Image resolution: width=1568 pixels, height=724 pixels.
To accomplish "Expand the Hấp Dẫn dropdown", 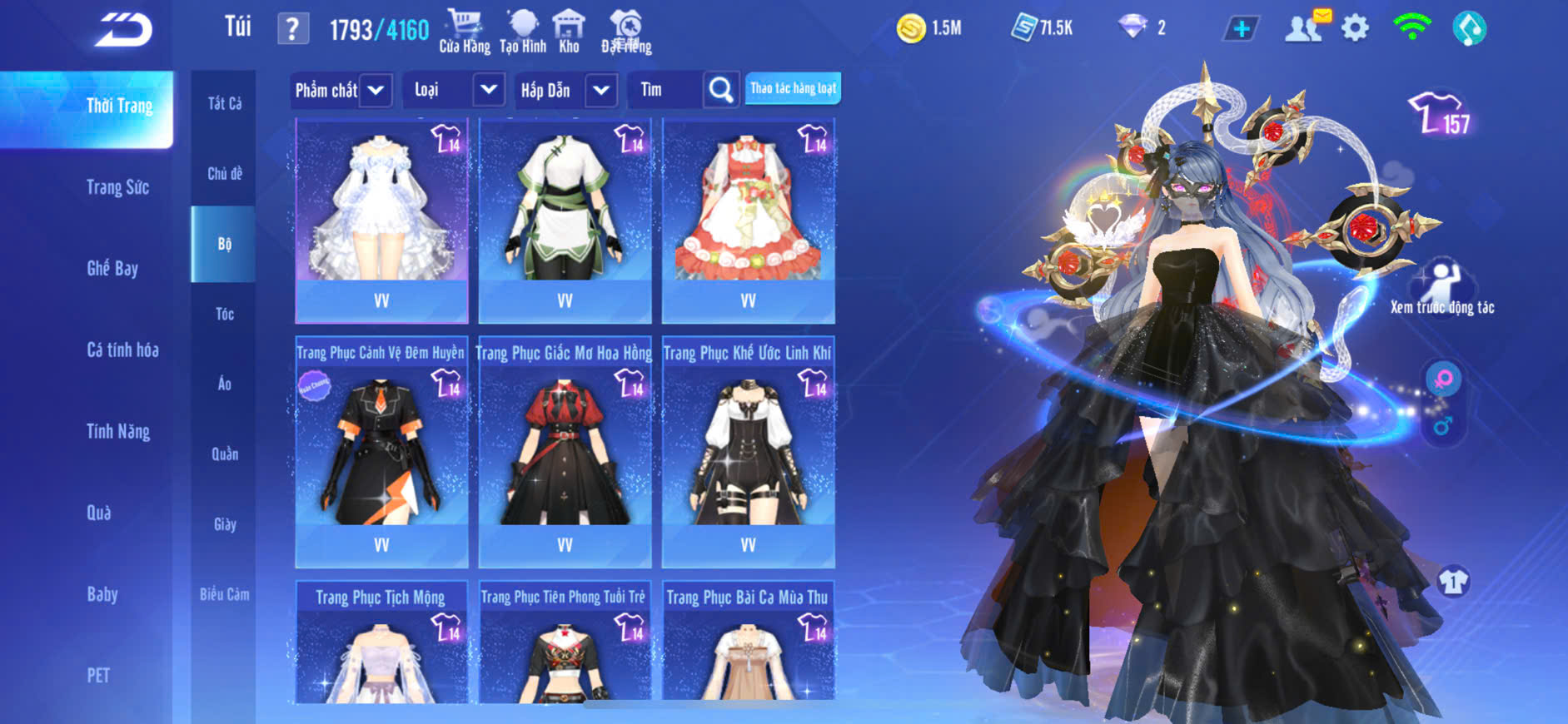I will click(601, 90).
